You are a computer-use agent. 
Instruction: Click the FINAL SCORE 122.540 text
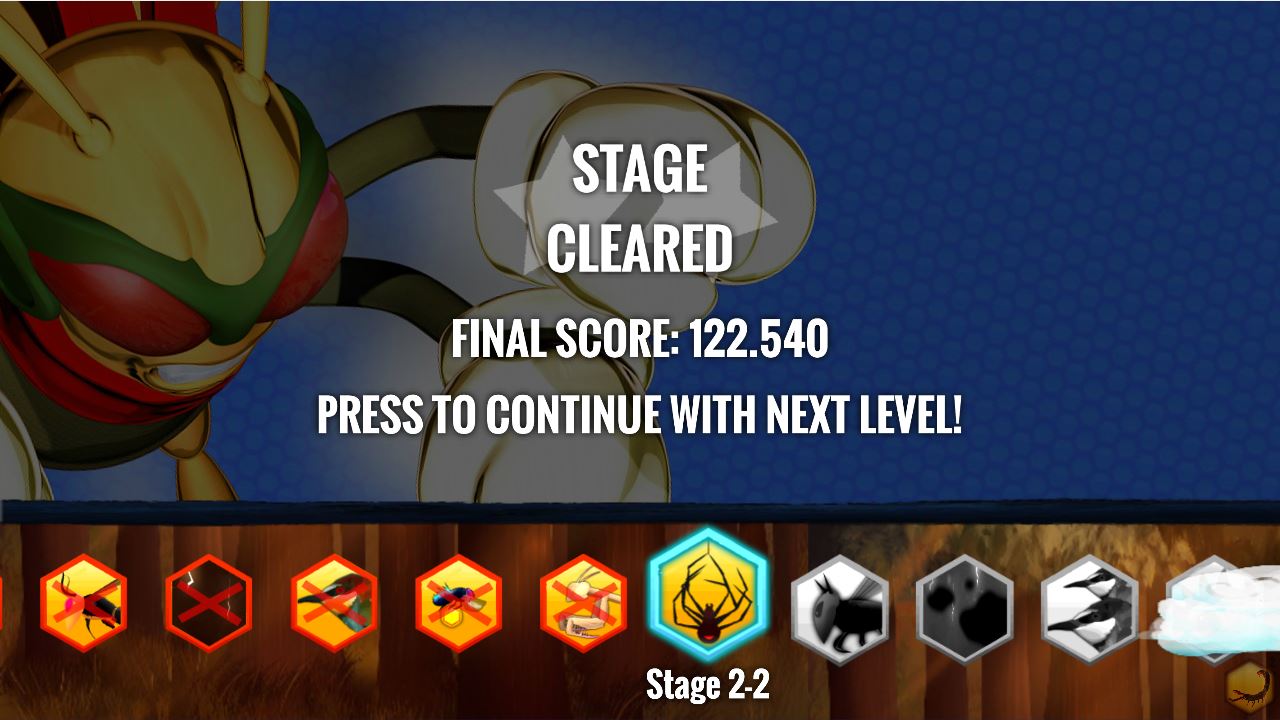pyautogui.click(x=640, y=340)
